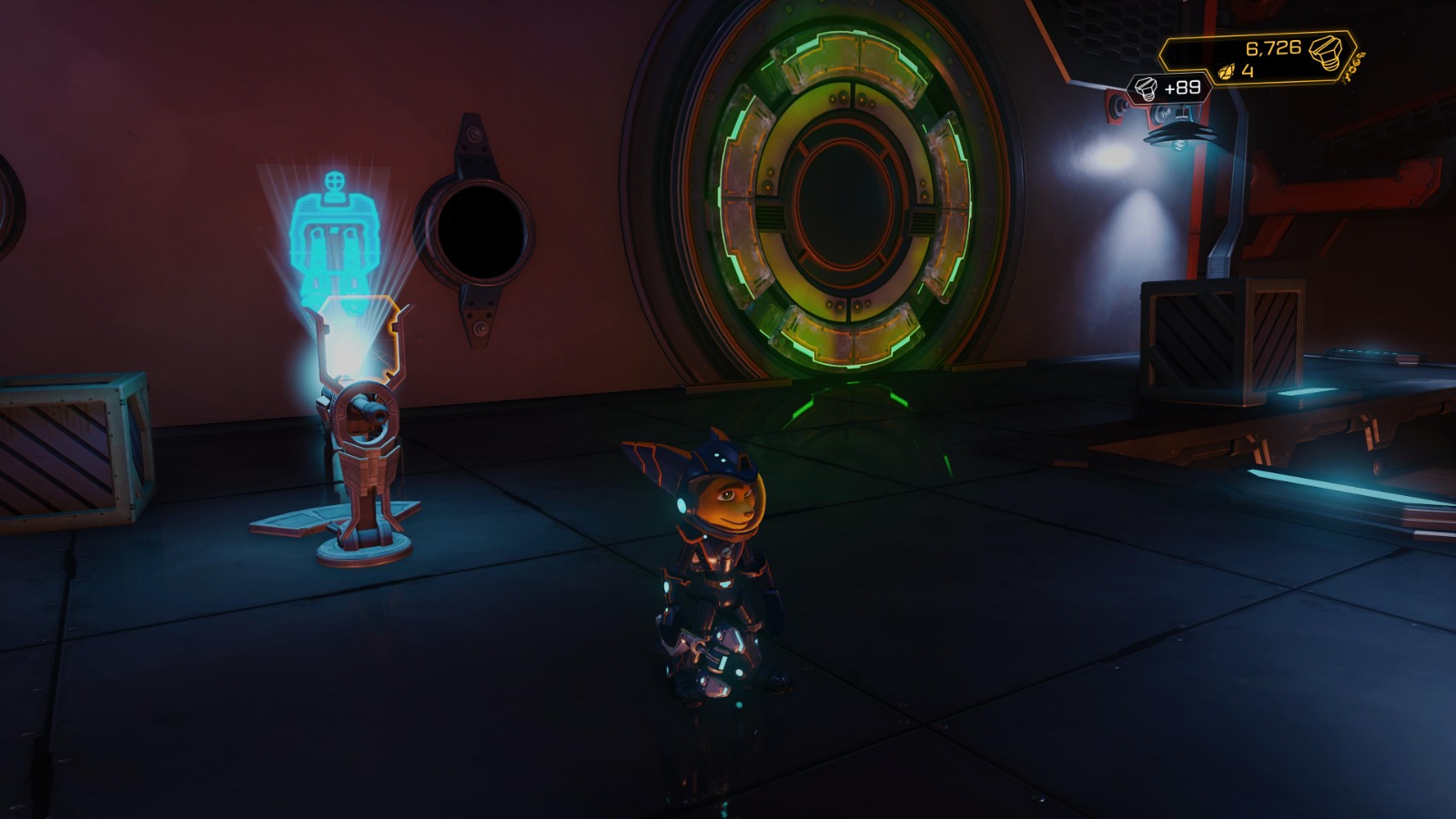Click the bolt icon in the currency counter

pyautogui.click(x=1327, y=55)
